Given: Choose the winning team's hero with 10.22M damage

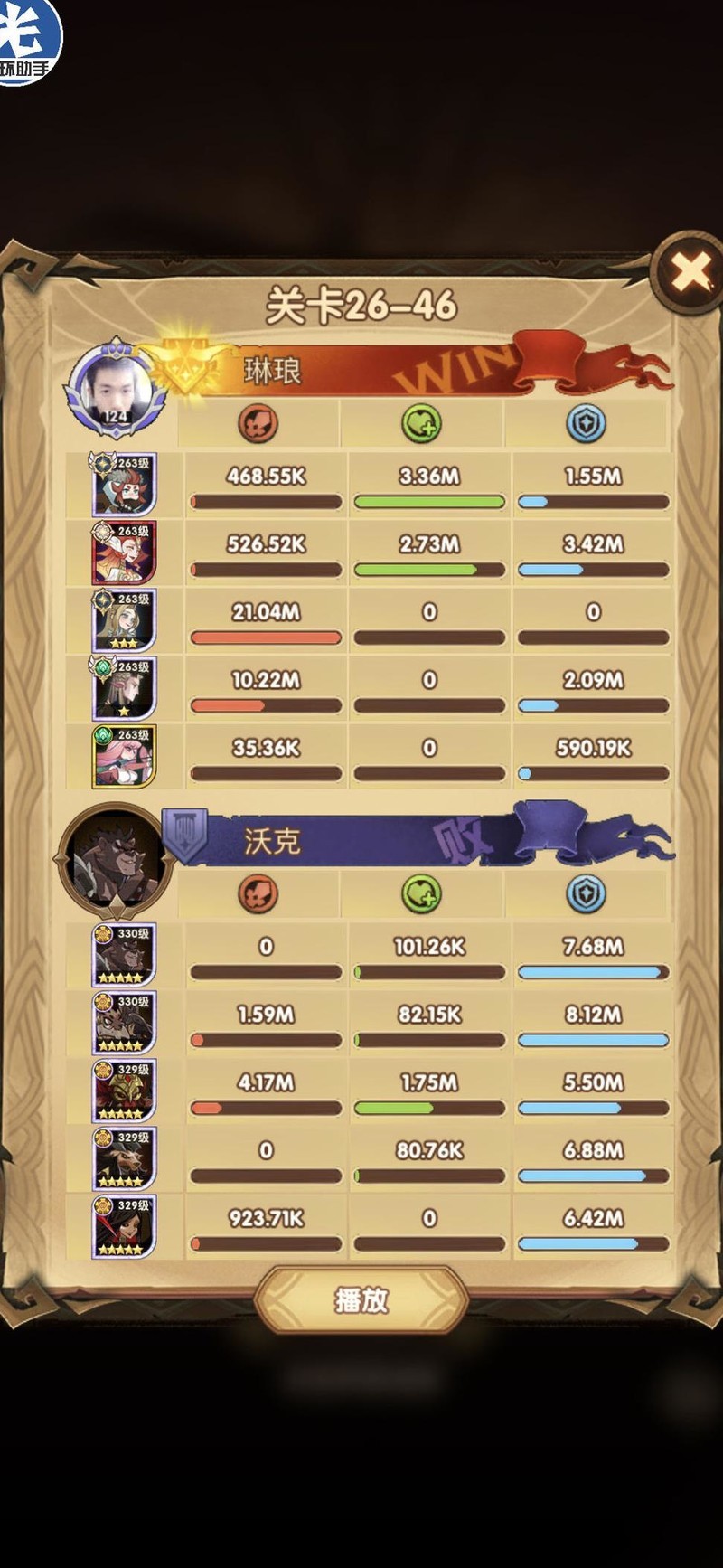Looking at the screenshot, I should click(125, 688).
